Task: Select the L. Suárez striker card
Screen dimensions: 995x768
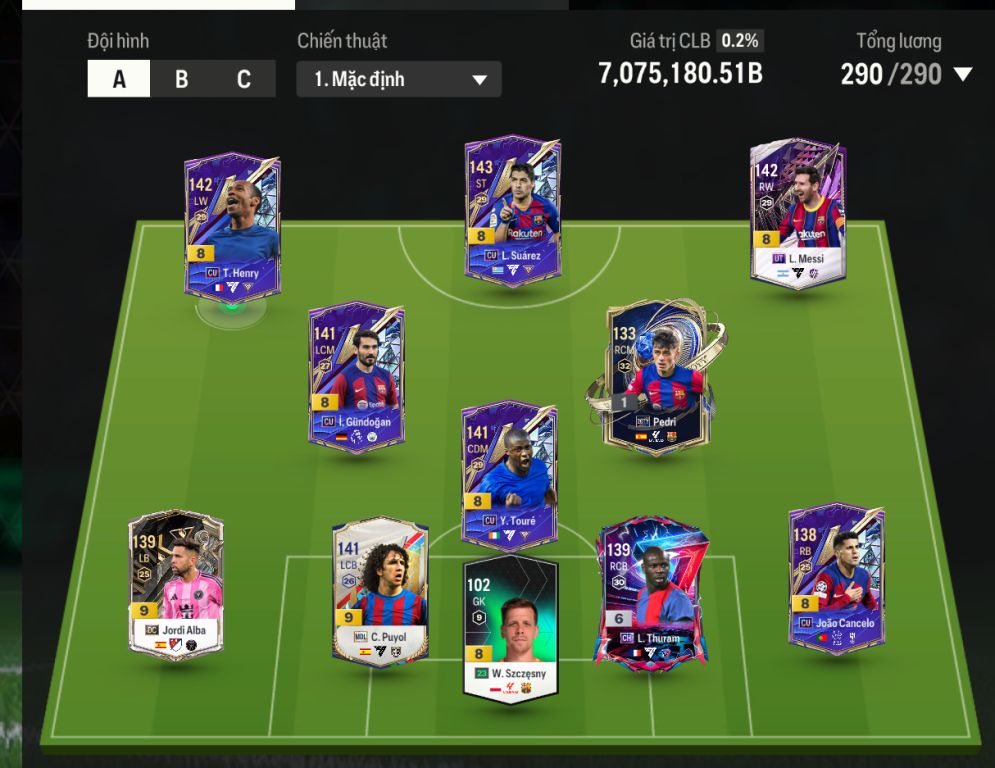Action: 512,210
